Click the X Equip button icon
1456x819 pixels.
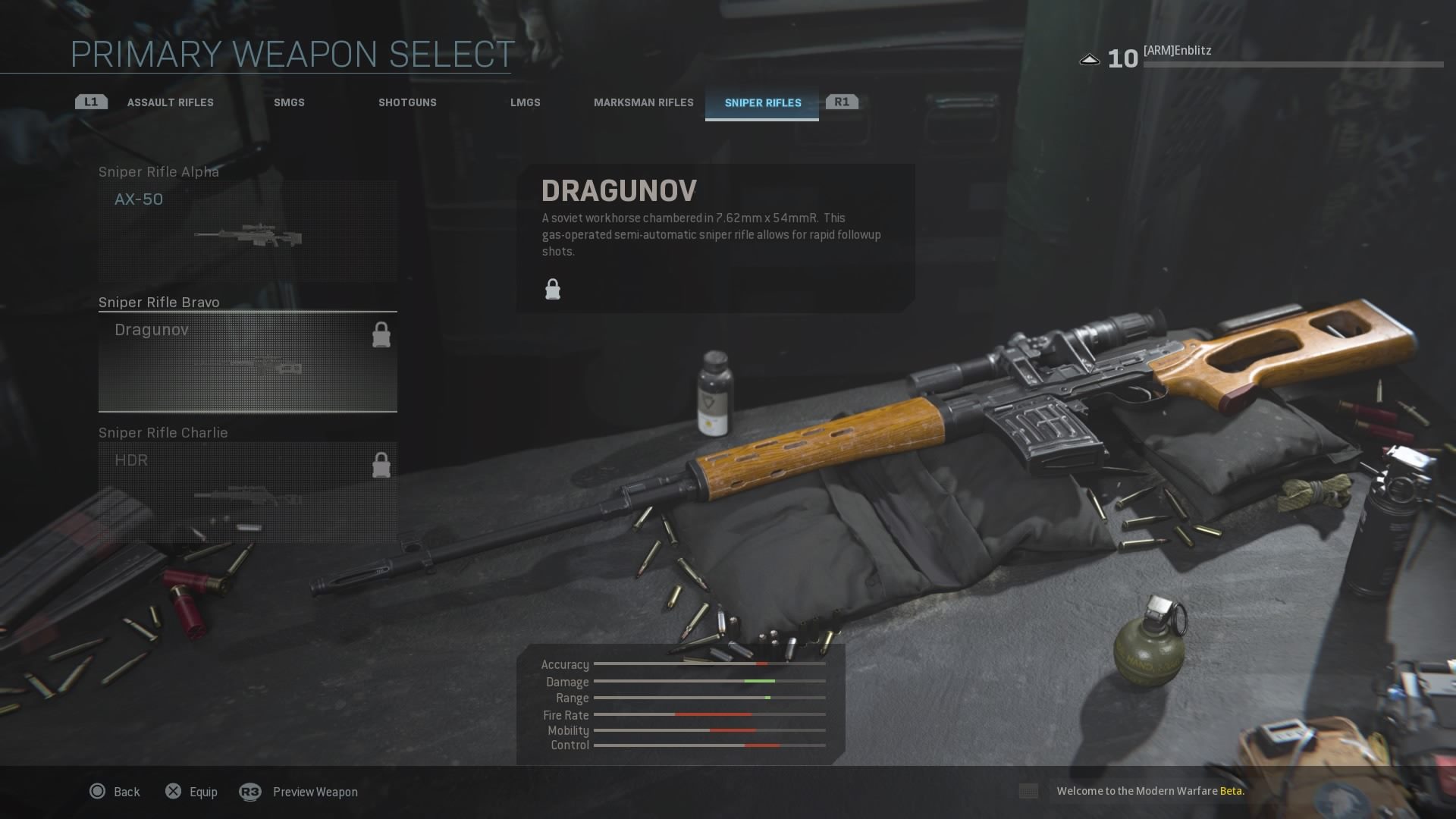174,792
